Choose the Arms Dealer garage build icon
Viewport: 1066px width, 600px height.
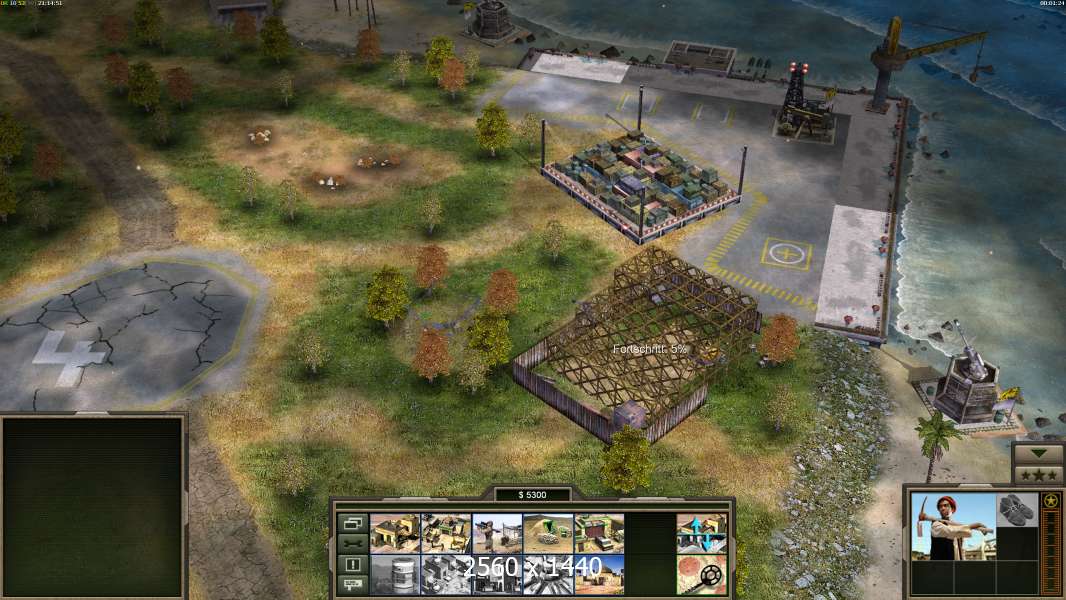click(599, 534)
